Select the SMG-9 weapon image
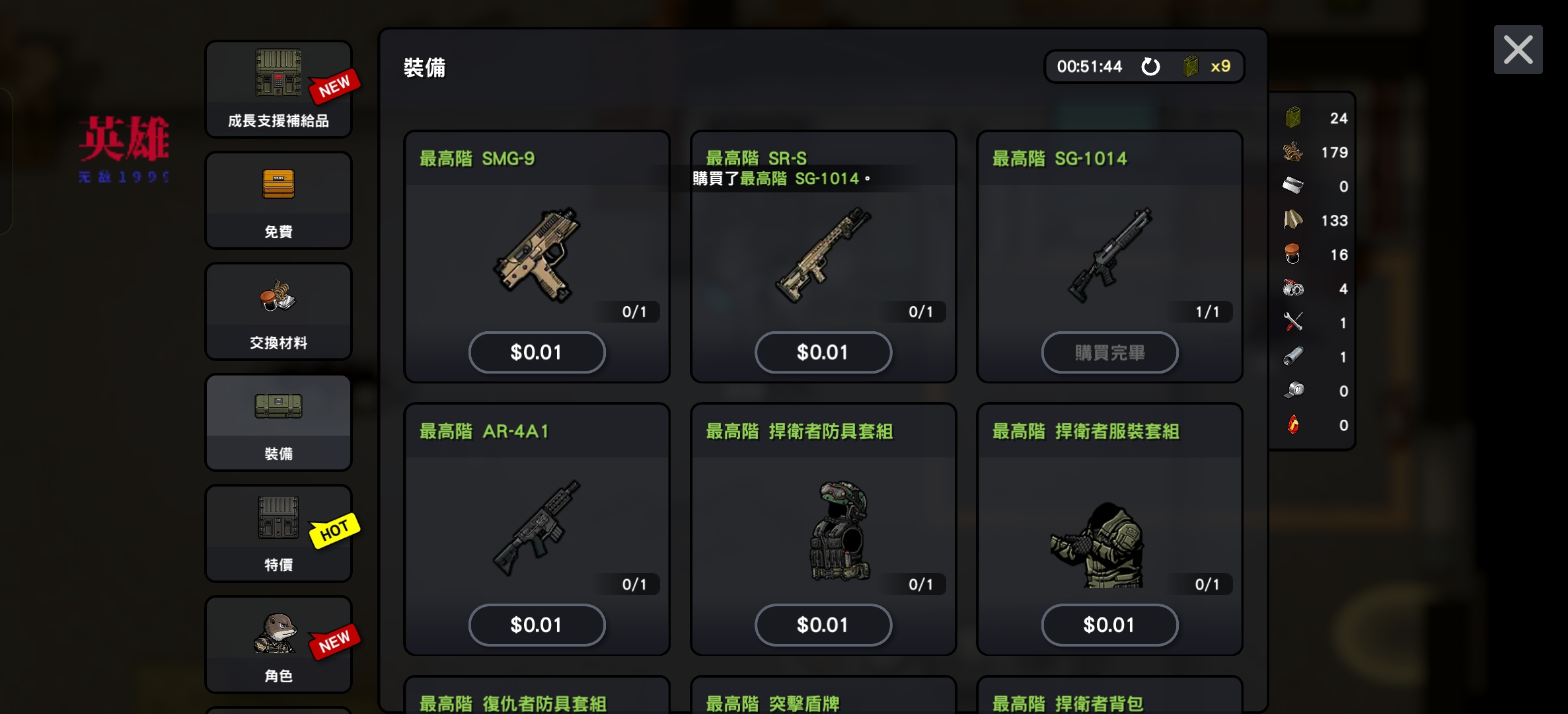Image resolution: width=1568 pixels, height=714 pixels. (537, 255)
